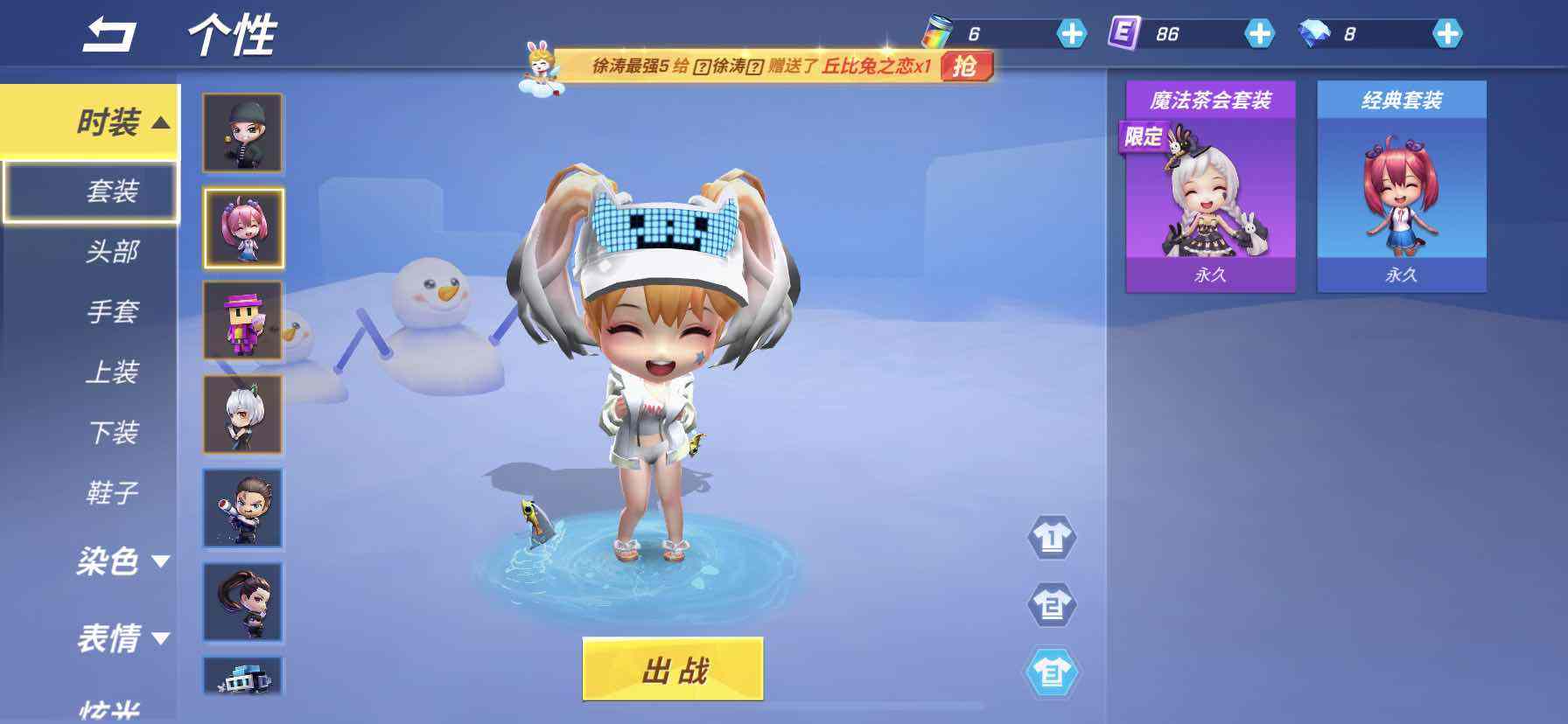
Task: Select the black beanie character thumbnail
Action: [x=243, y=133]
